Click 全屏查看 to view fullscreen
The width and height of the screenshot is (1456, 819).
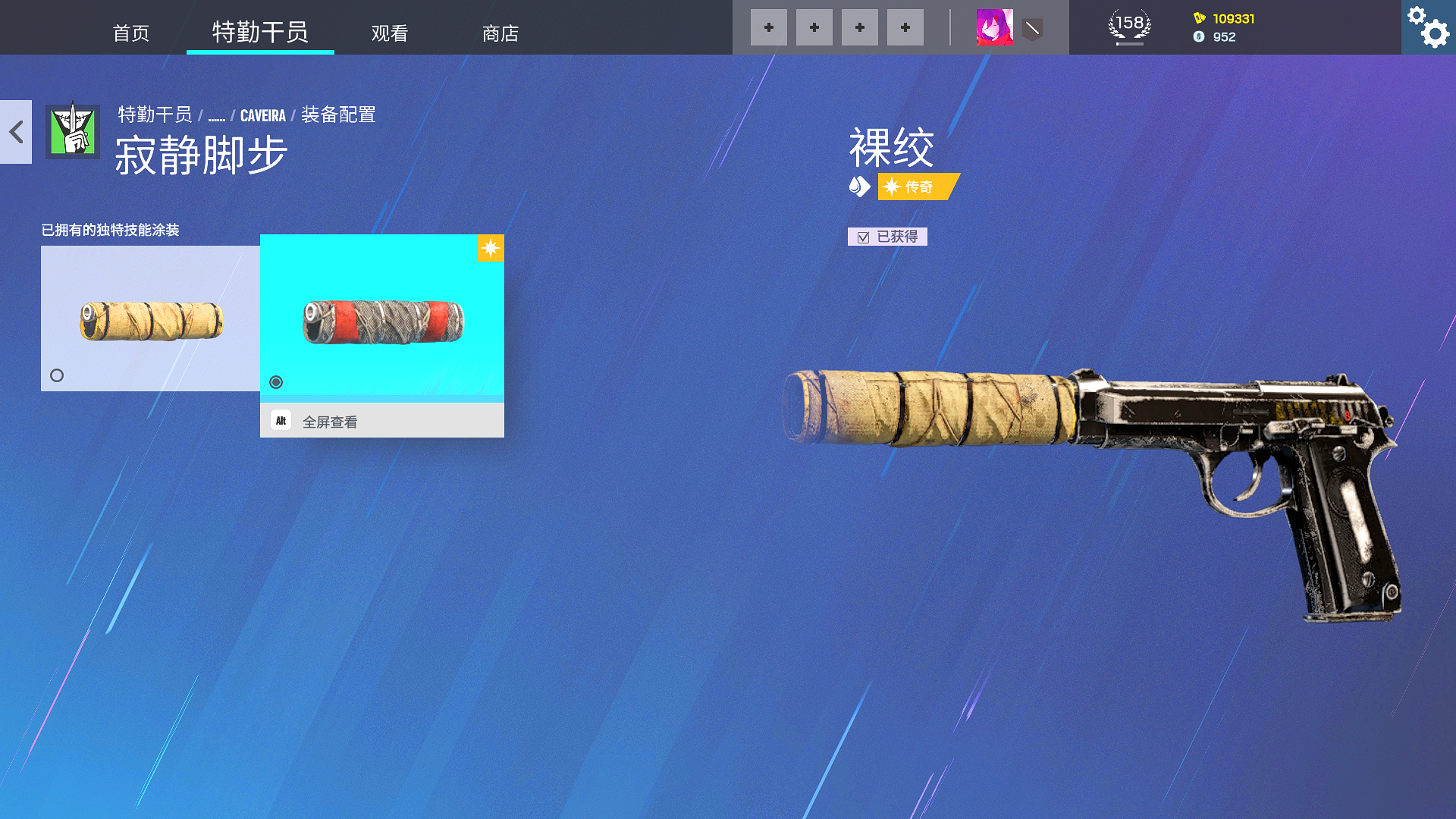[x=331, y=420]
